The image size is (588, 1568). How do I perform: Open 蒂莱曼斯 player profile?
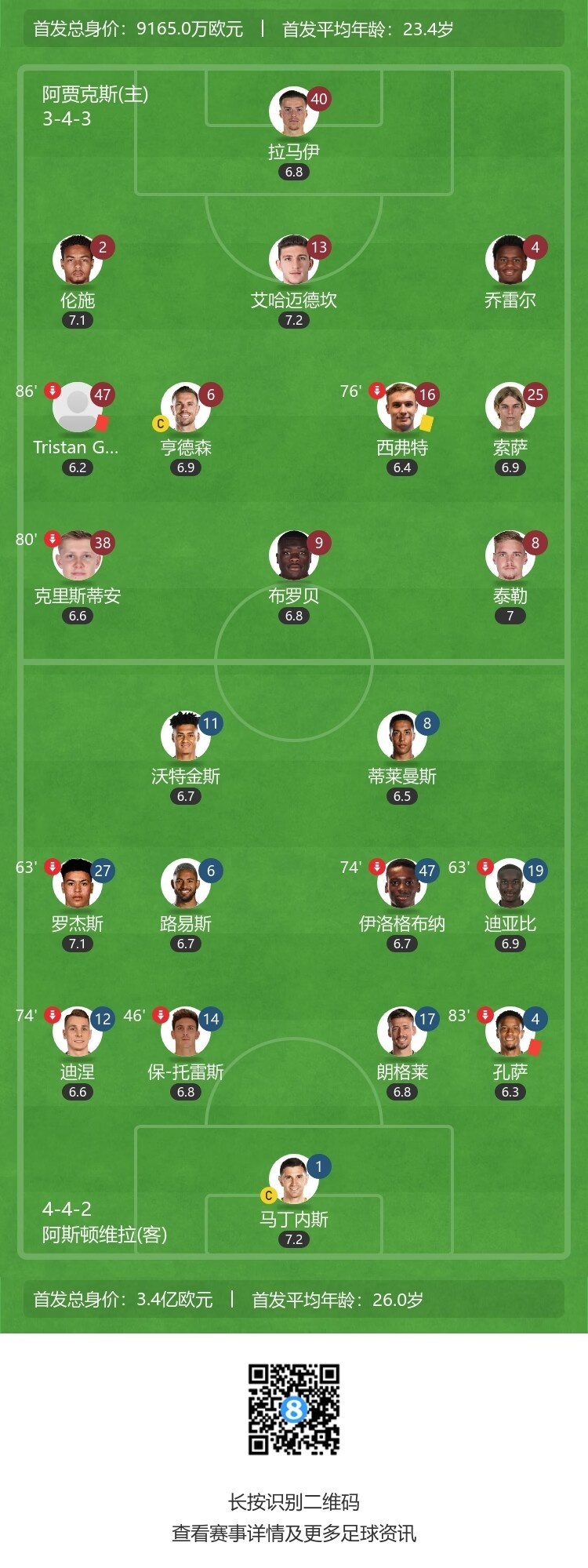(401, 737)
